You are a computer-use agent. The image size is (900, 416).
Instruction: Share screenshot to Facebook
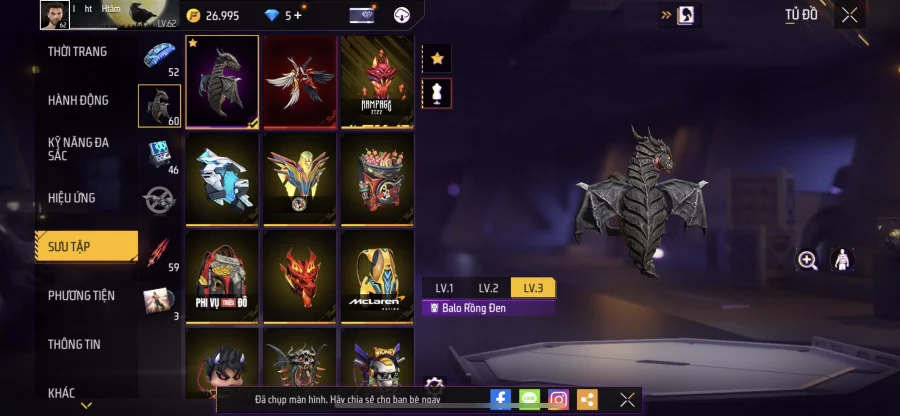pos(500,399)
